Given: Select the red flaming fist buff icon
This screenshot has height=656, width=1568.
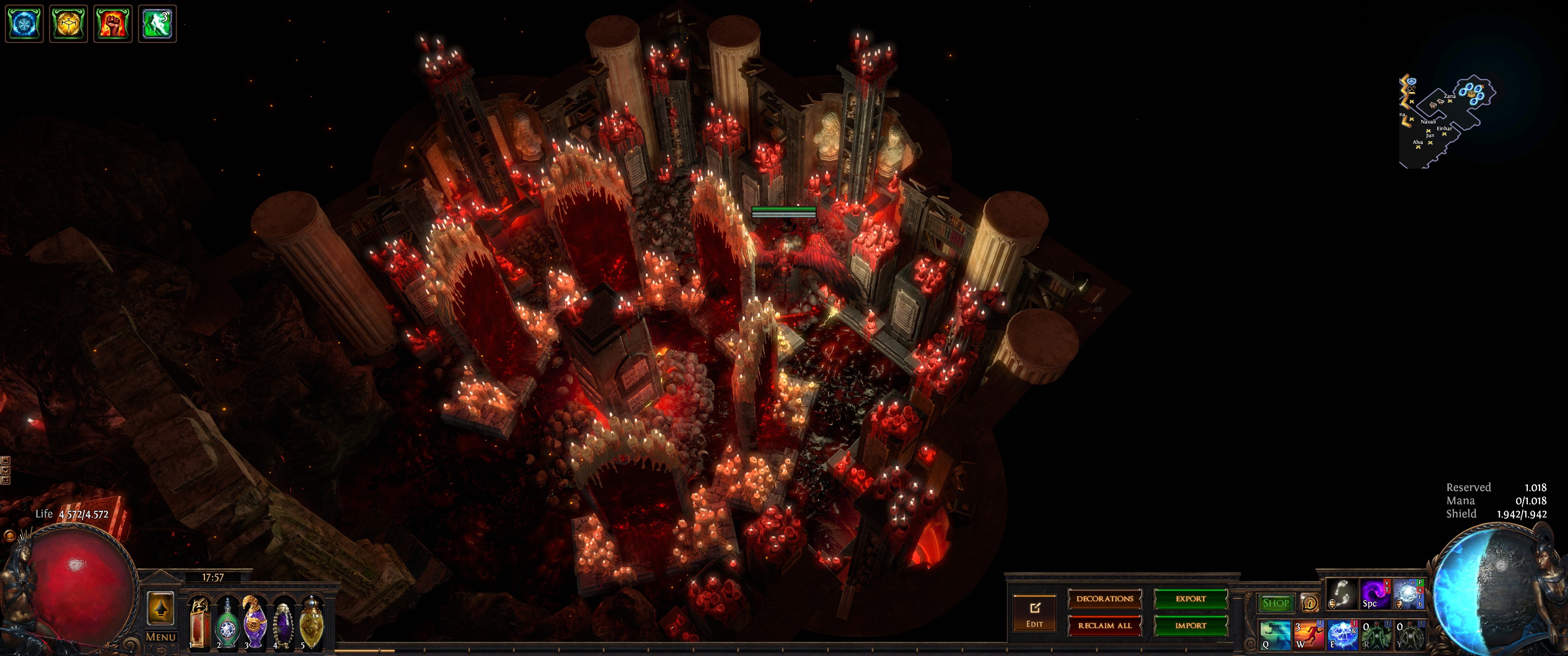Looking at the screenshot, I should coord(113,24).
